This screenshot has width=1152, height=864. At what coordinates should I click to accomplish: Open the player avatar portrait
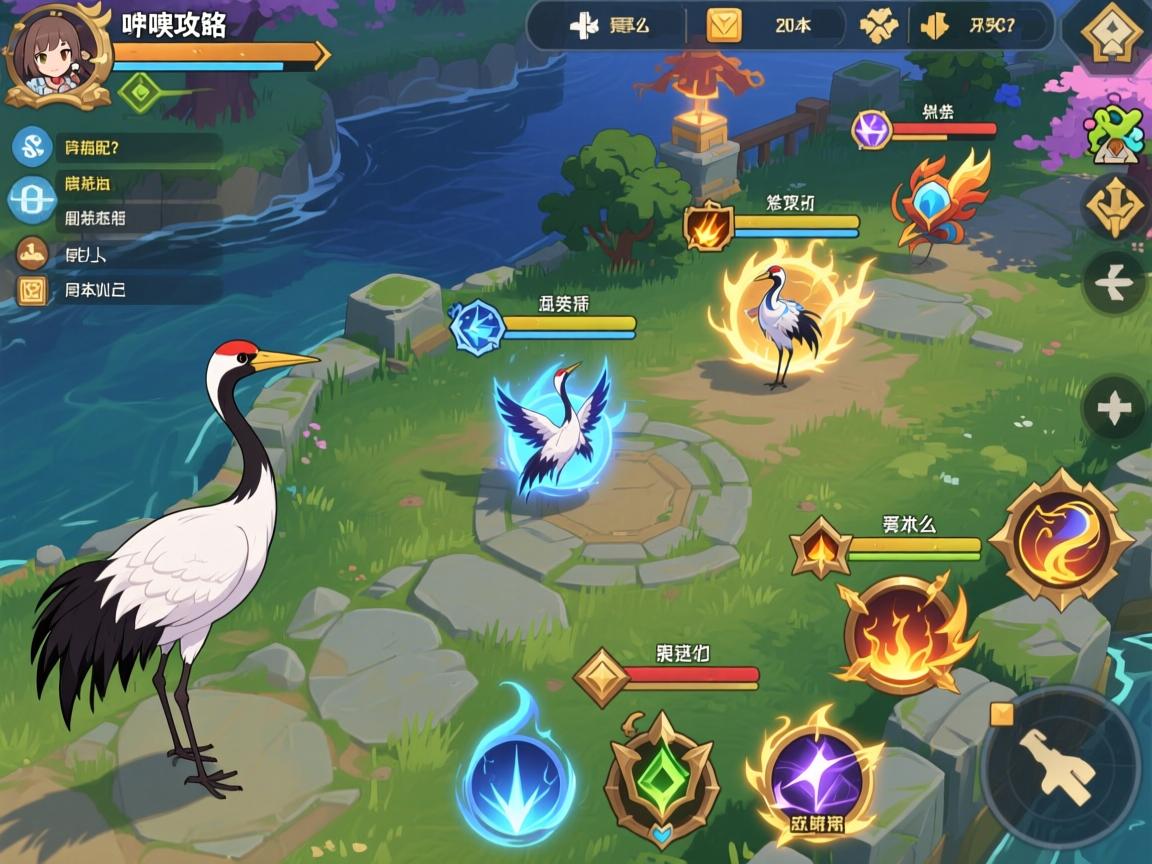pyautogui.click(x=57, y=55)
